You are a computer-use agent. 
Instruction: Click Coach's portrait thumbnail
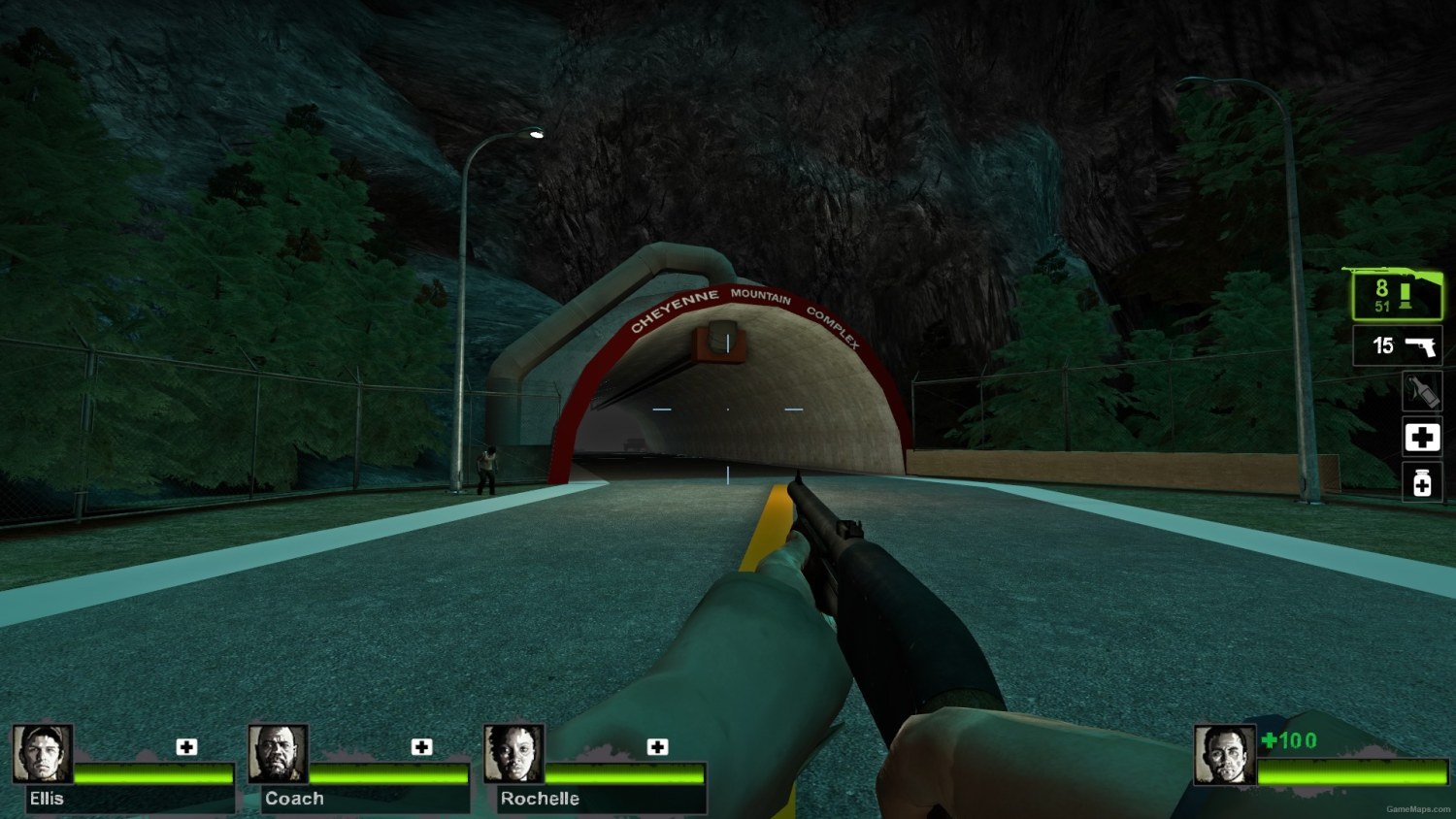[x=279, y=757]
